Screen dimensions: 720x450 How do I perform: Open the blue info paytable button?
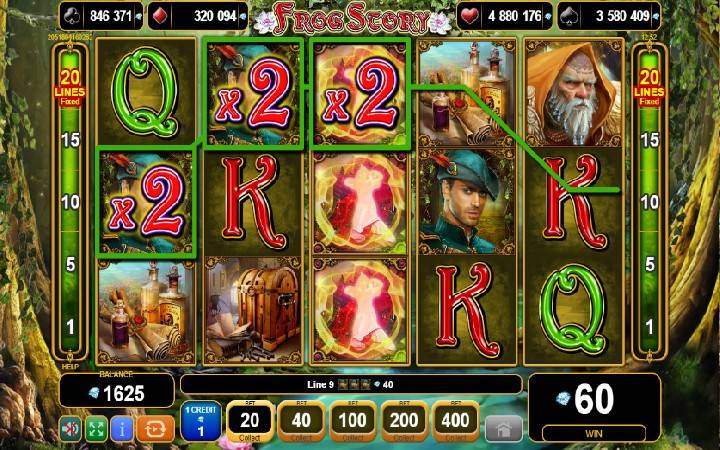click(x=124, y=430)
